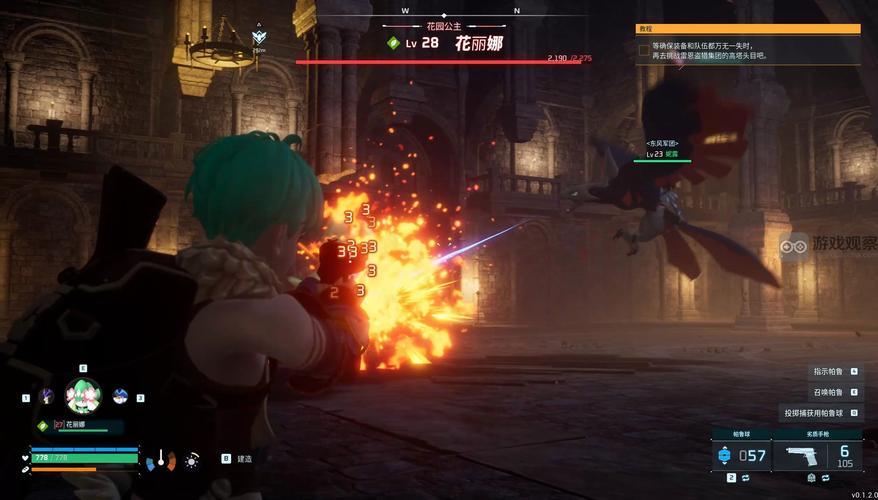
Task: Click the 召唤帕鲁 summon option
Action: pyautogui.click(x=828, y=392)
